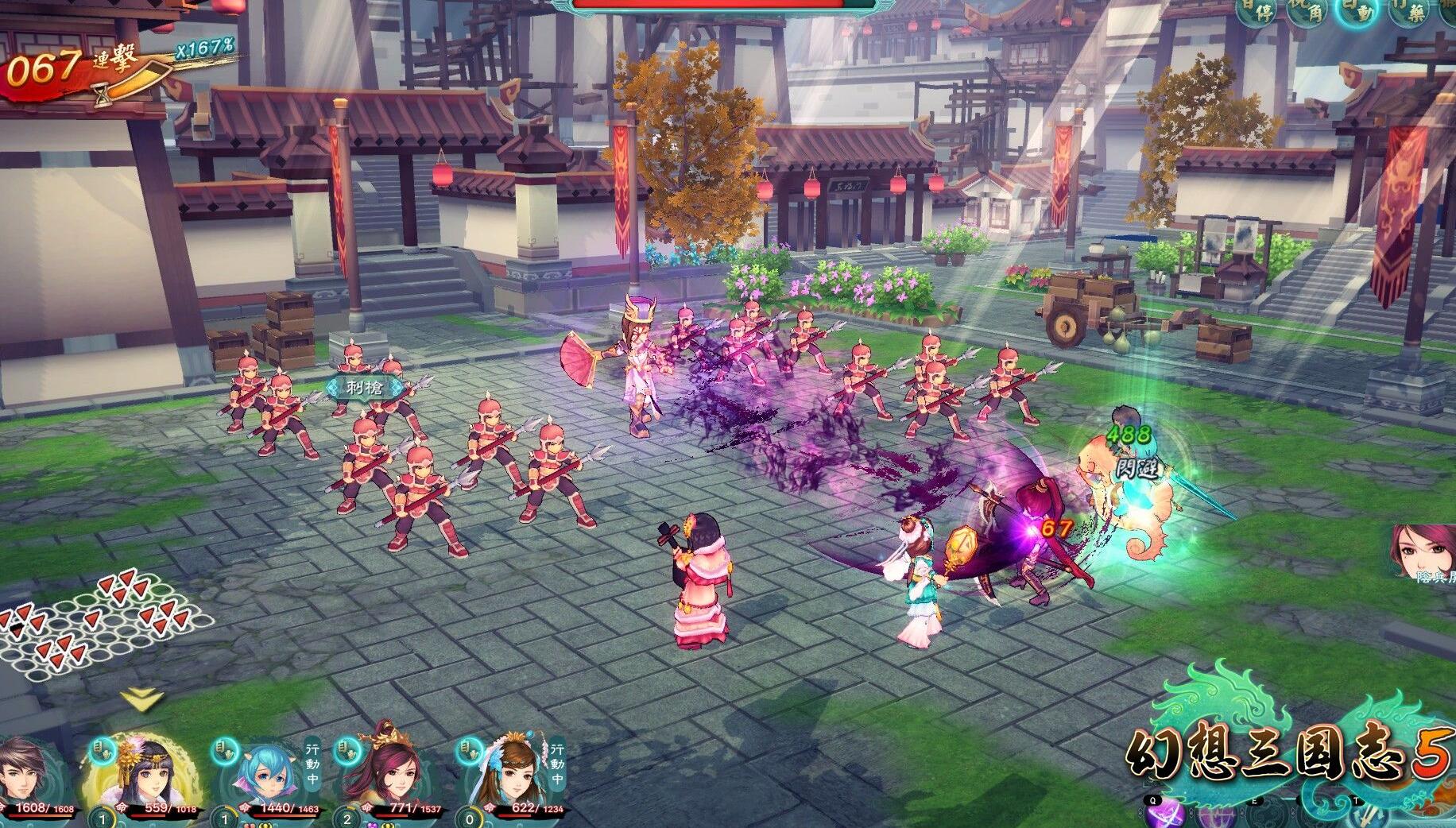
Task: Activate the purple slash skill icon
Action: tap(1164, 815)
